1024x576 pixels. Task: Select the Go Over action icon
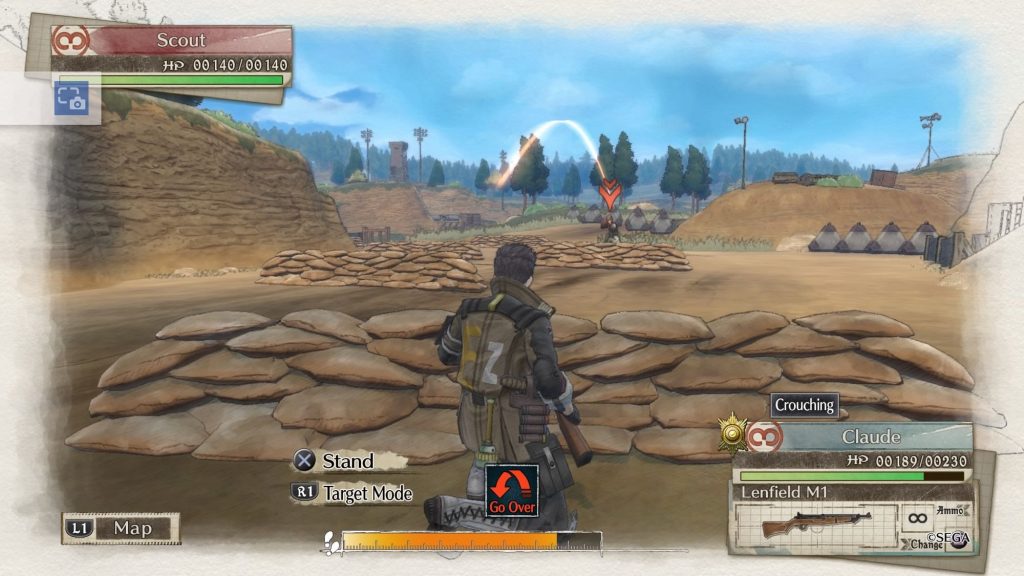pyautogui.click(x=512, y=490)
